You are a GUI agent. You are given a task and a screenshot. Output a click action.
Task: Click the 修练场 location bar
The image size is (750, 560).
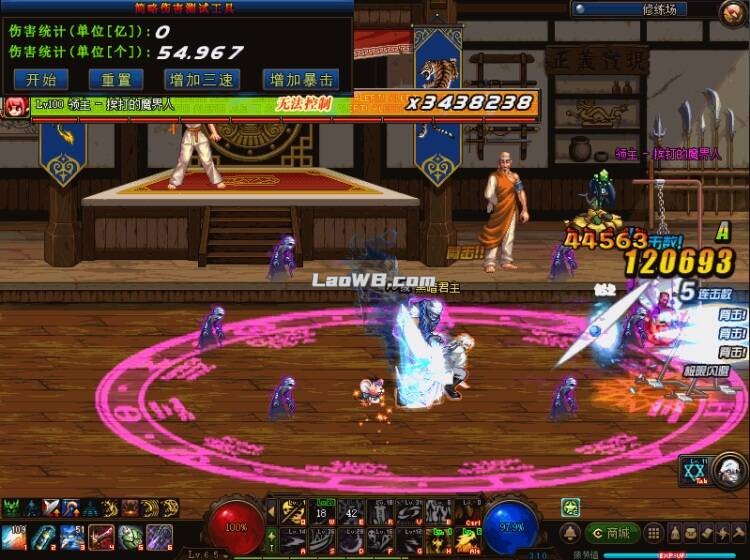point(642,9)
